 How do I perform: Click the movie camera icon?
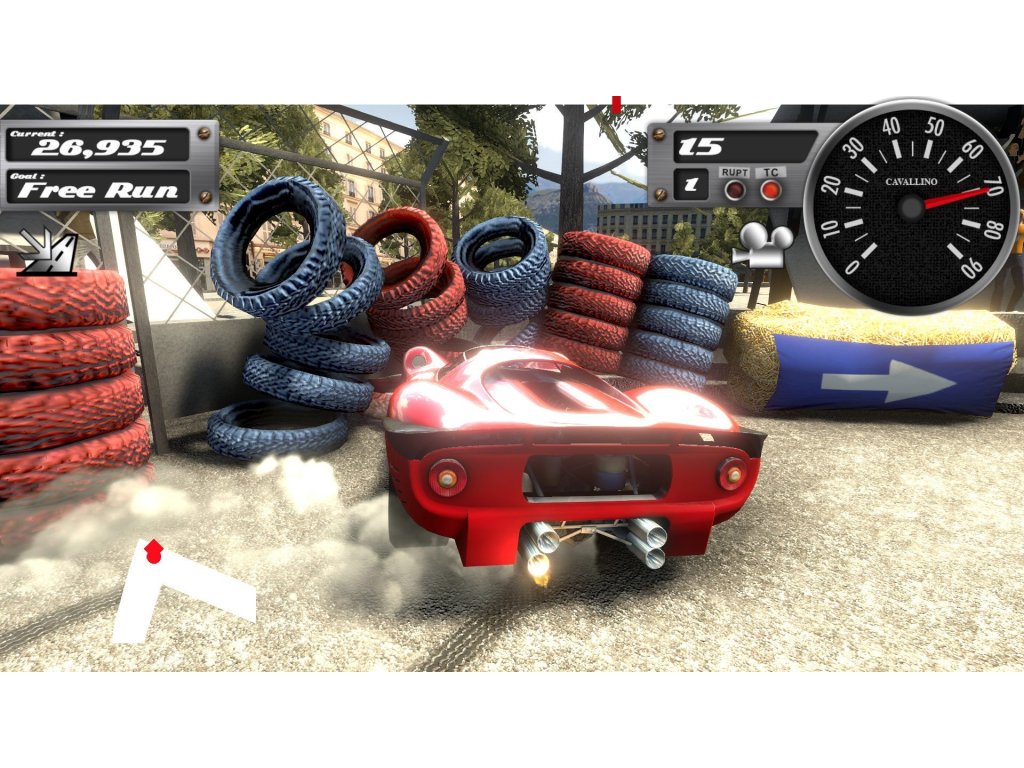pyautogui.click(x=762, y=244)
